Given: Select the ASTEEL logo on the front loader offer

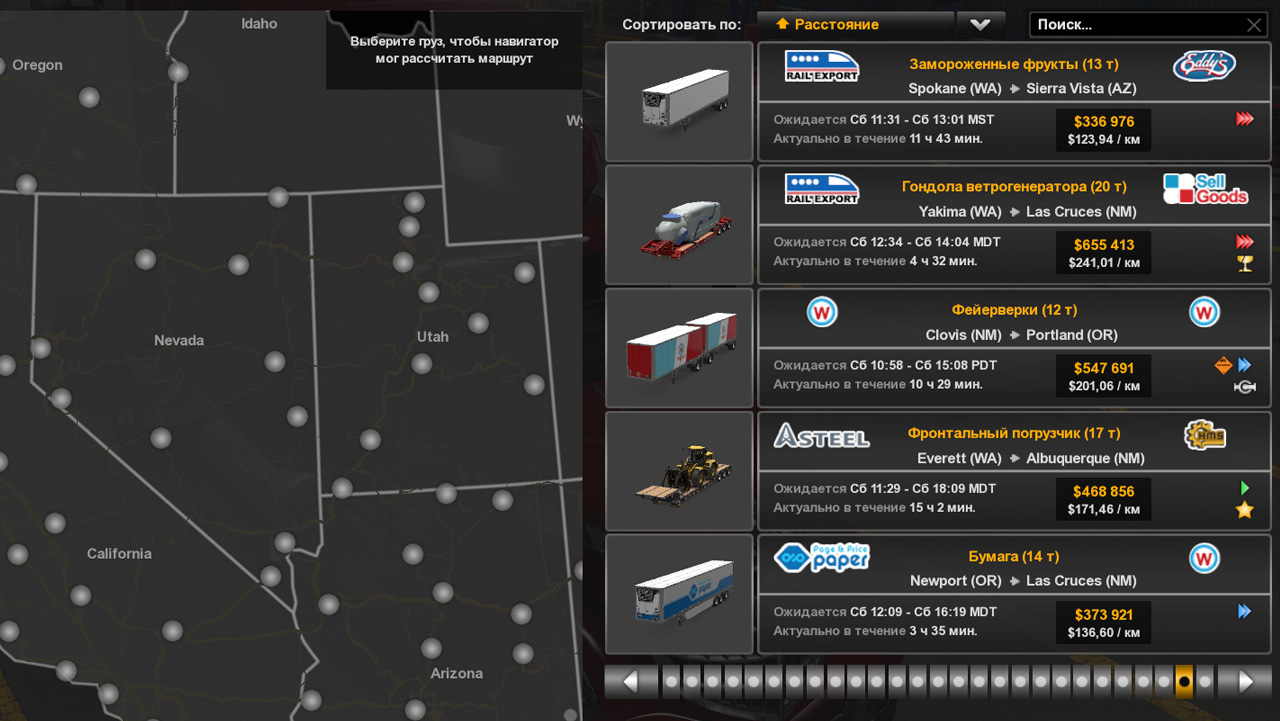Looking at the screenshot, I should pos(822,436).
